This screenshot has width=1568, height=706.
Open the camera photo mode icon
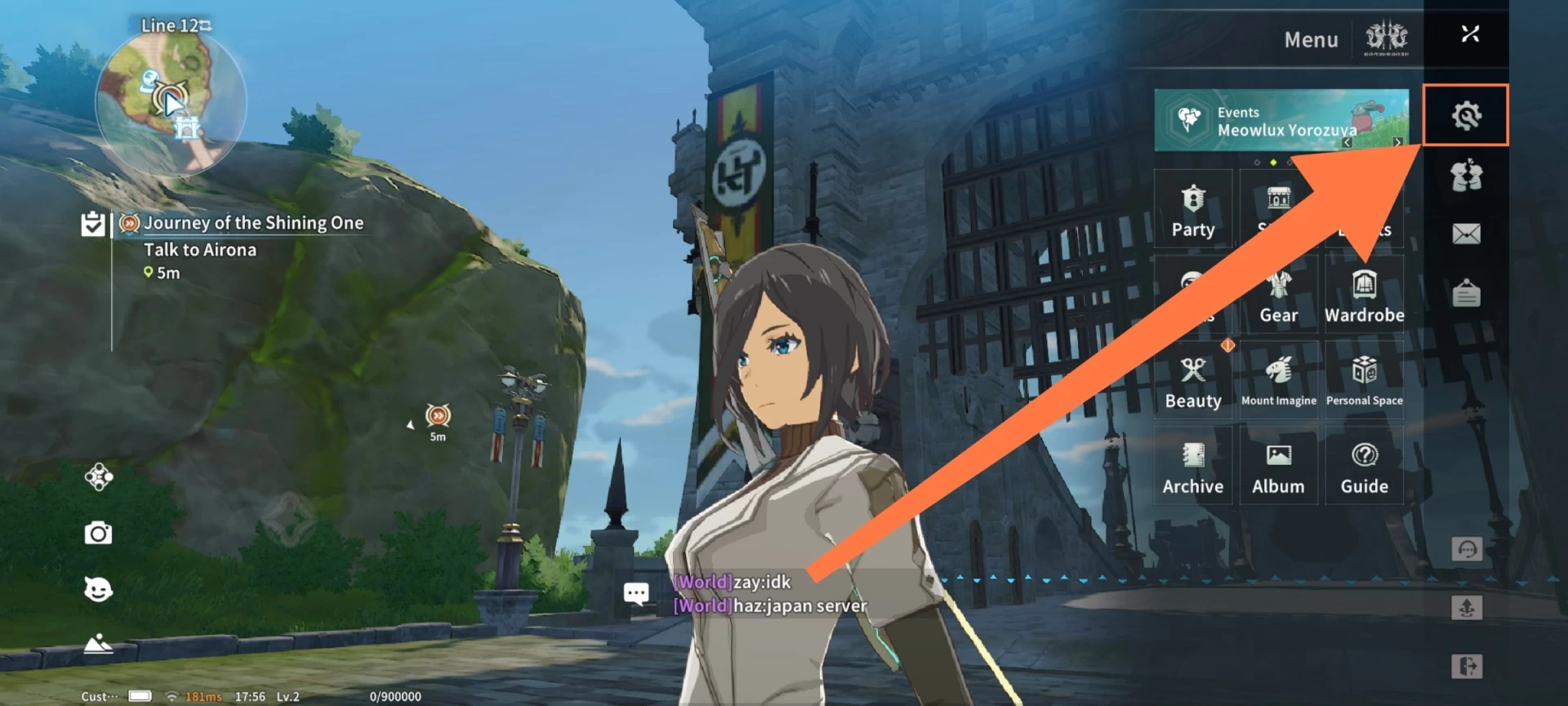tap(98, 534)
